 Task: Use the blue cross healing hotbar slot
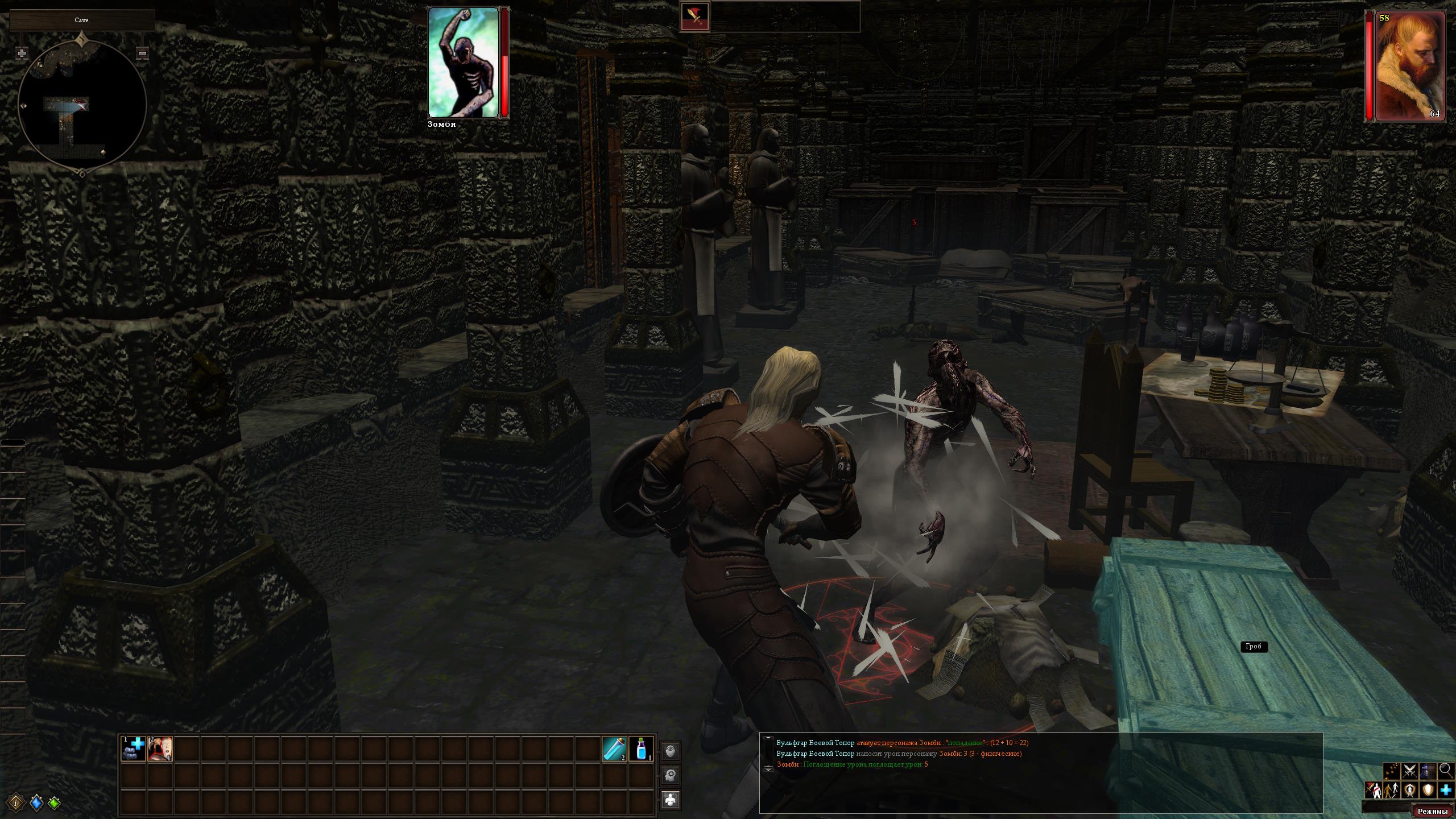point(134,748)
